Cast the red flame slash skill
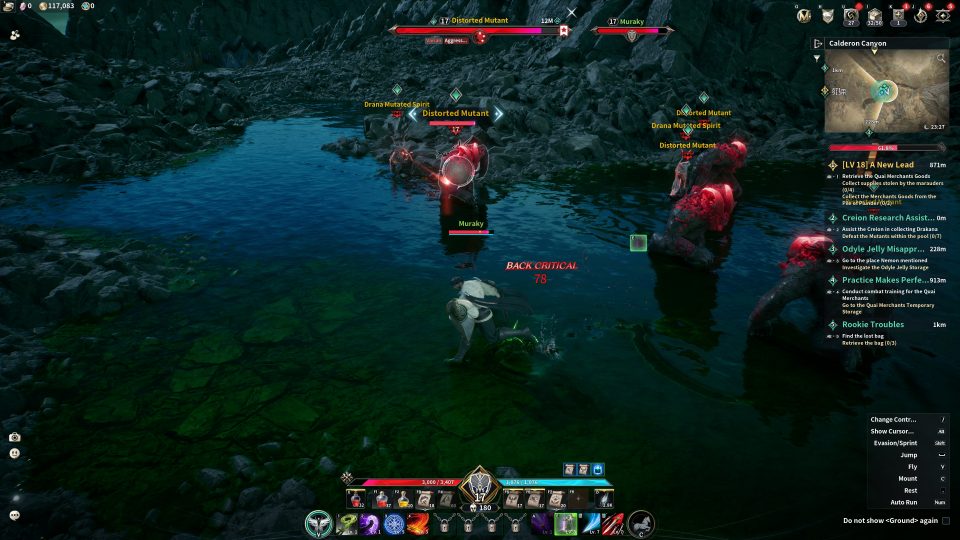The width and height of the screenshot is (960, 540). coord(418,523)
